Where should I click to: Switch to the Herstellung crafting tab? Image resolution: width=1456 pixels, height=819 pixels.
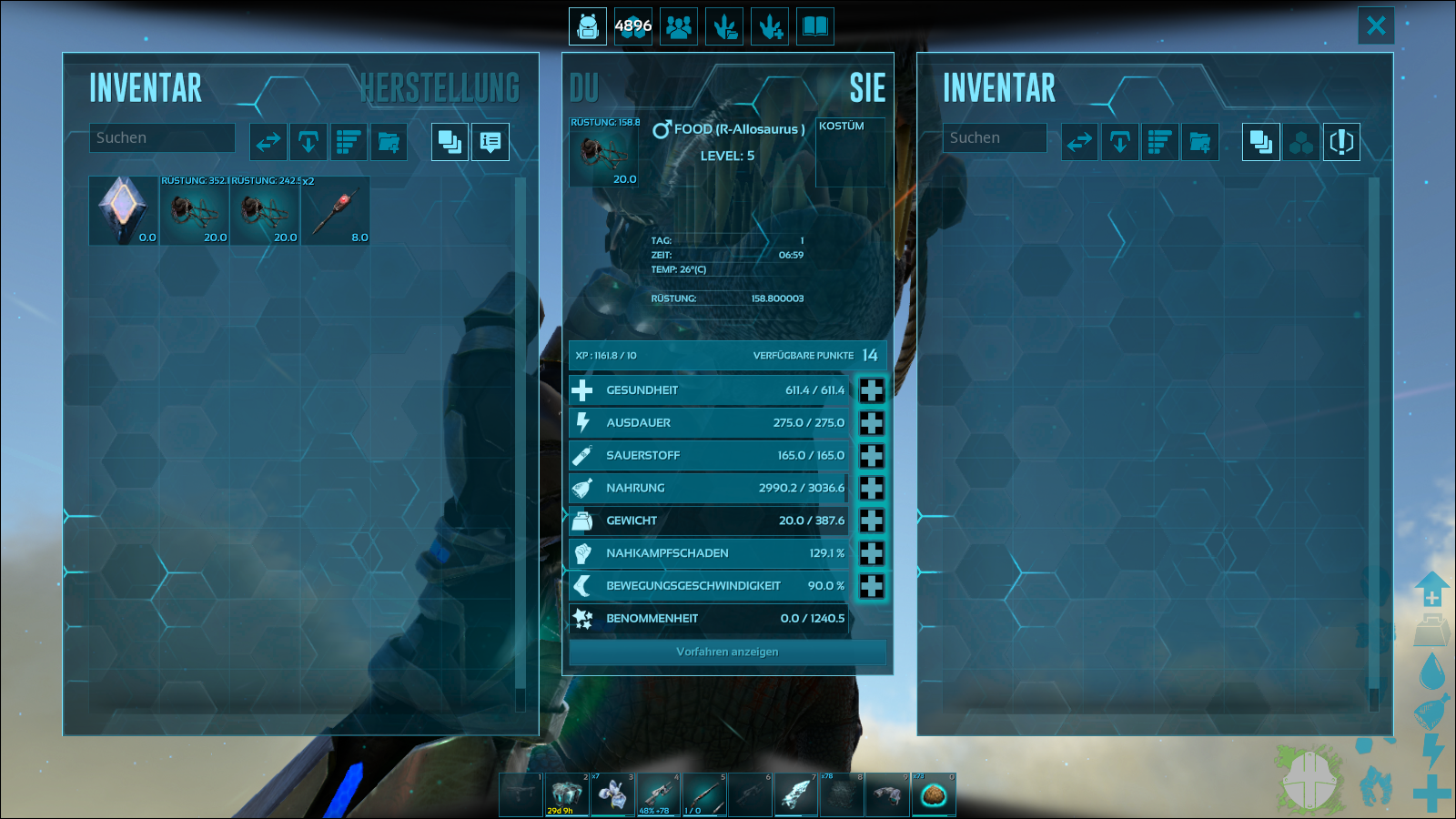(x=440, y=88)
